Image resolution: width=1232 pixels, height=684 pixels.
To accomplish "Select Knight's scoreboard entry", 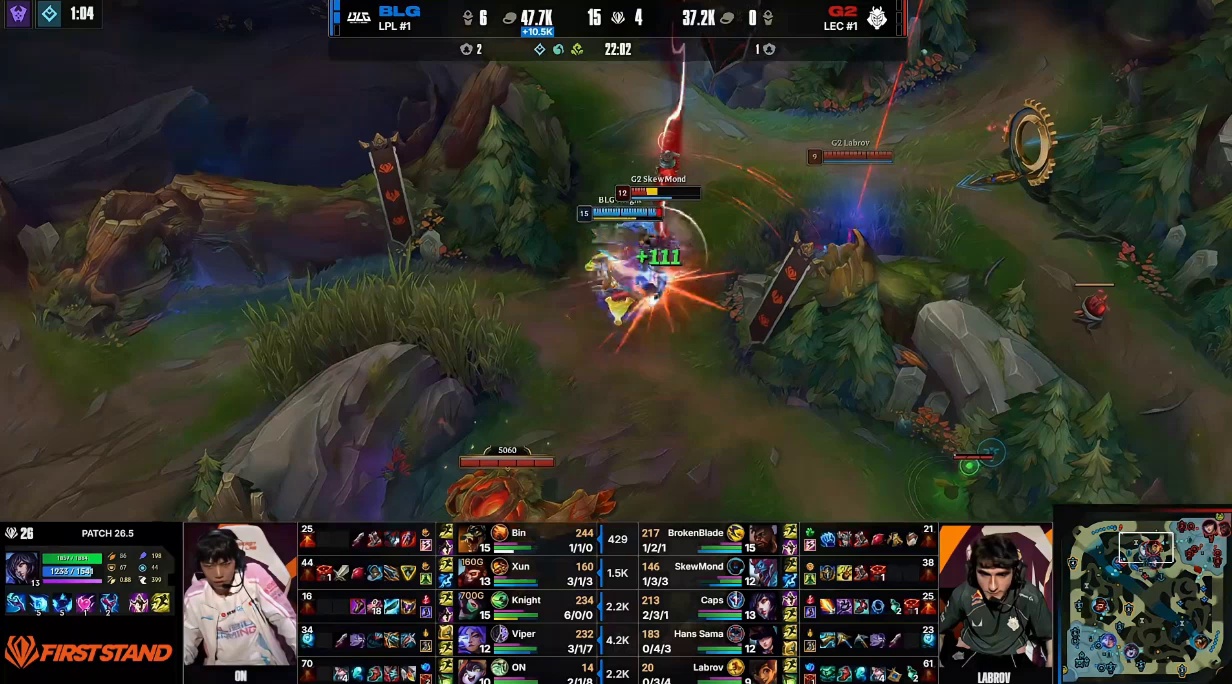I will (525, 600).
